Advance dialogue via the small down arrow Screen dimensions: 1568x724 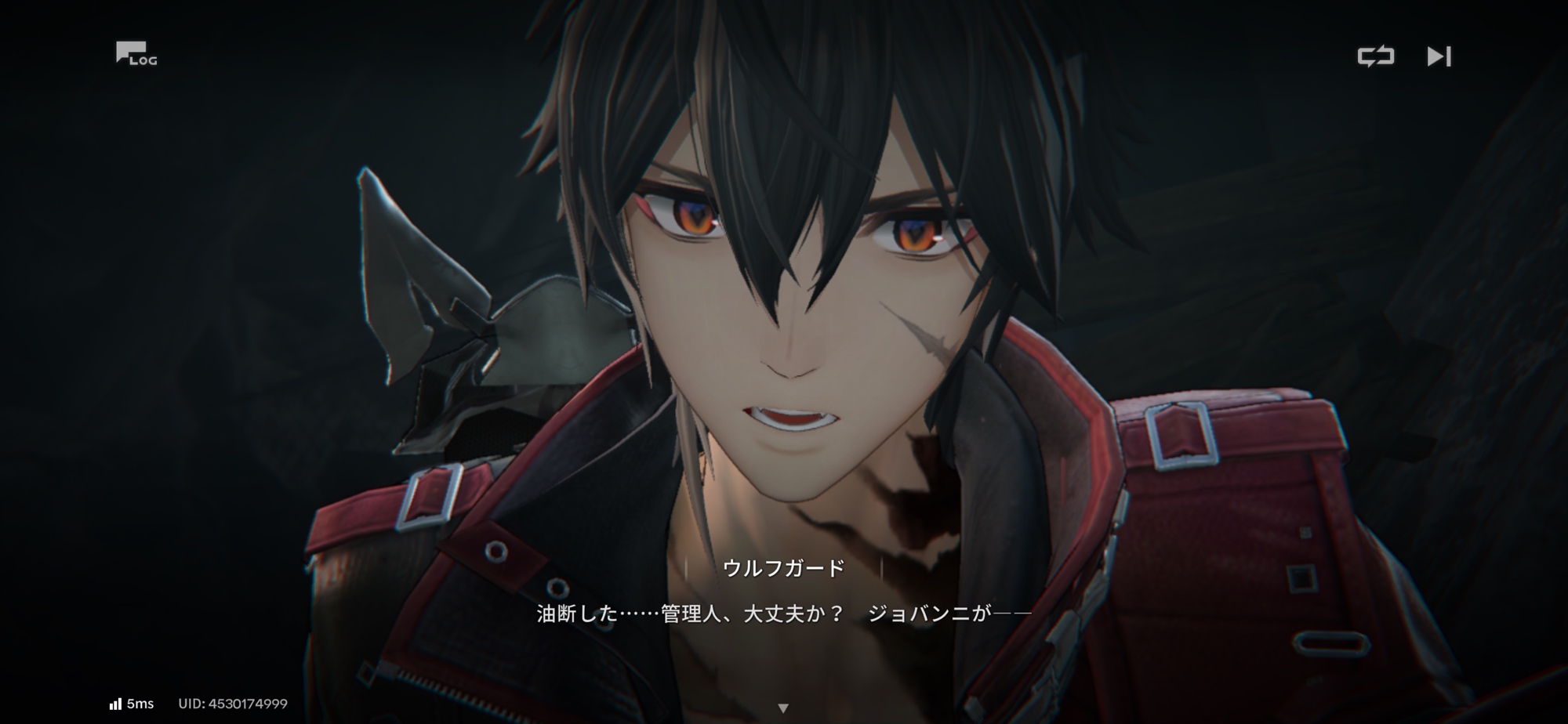(x=782, y=708)
